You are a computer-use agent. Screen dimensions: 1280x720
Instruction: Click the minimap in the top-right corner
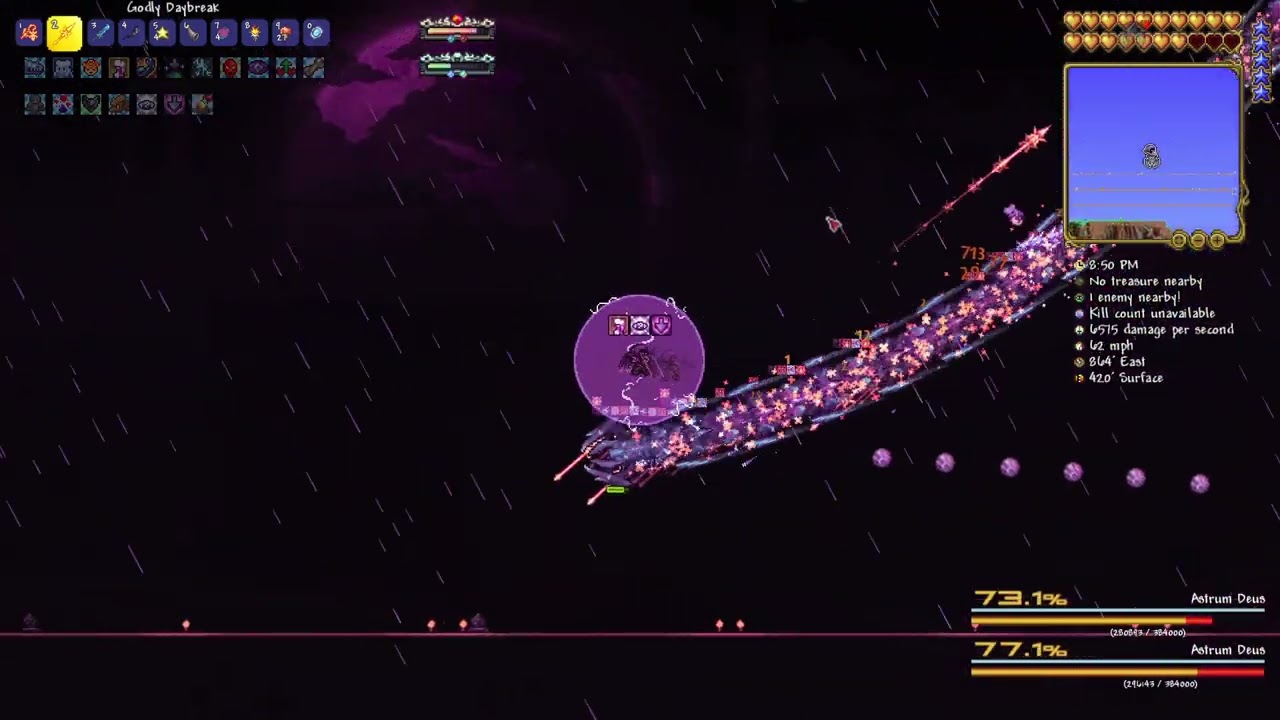tap(1153, 150)
